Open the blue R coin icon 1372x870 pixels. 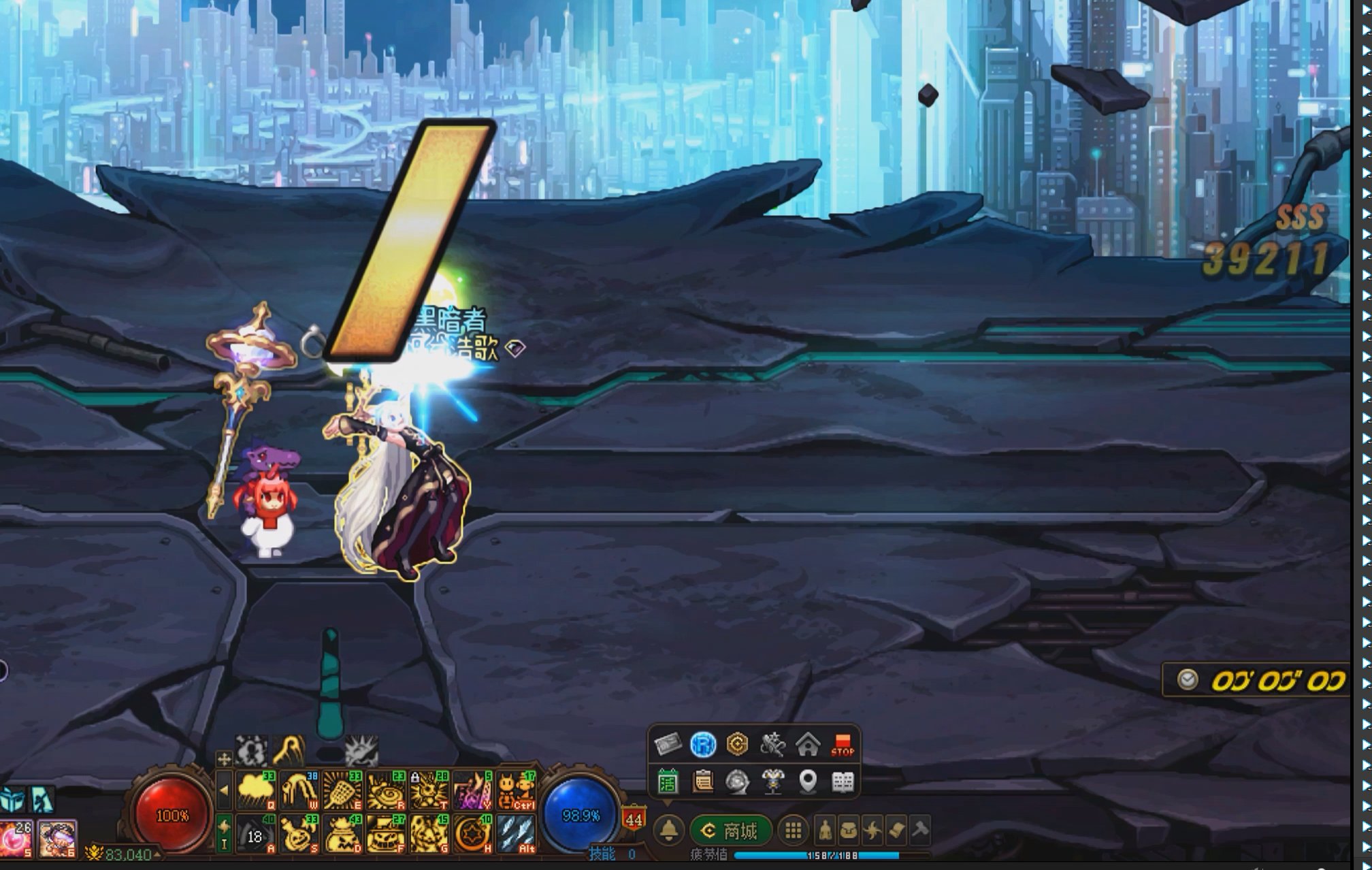pos(703,745)
